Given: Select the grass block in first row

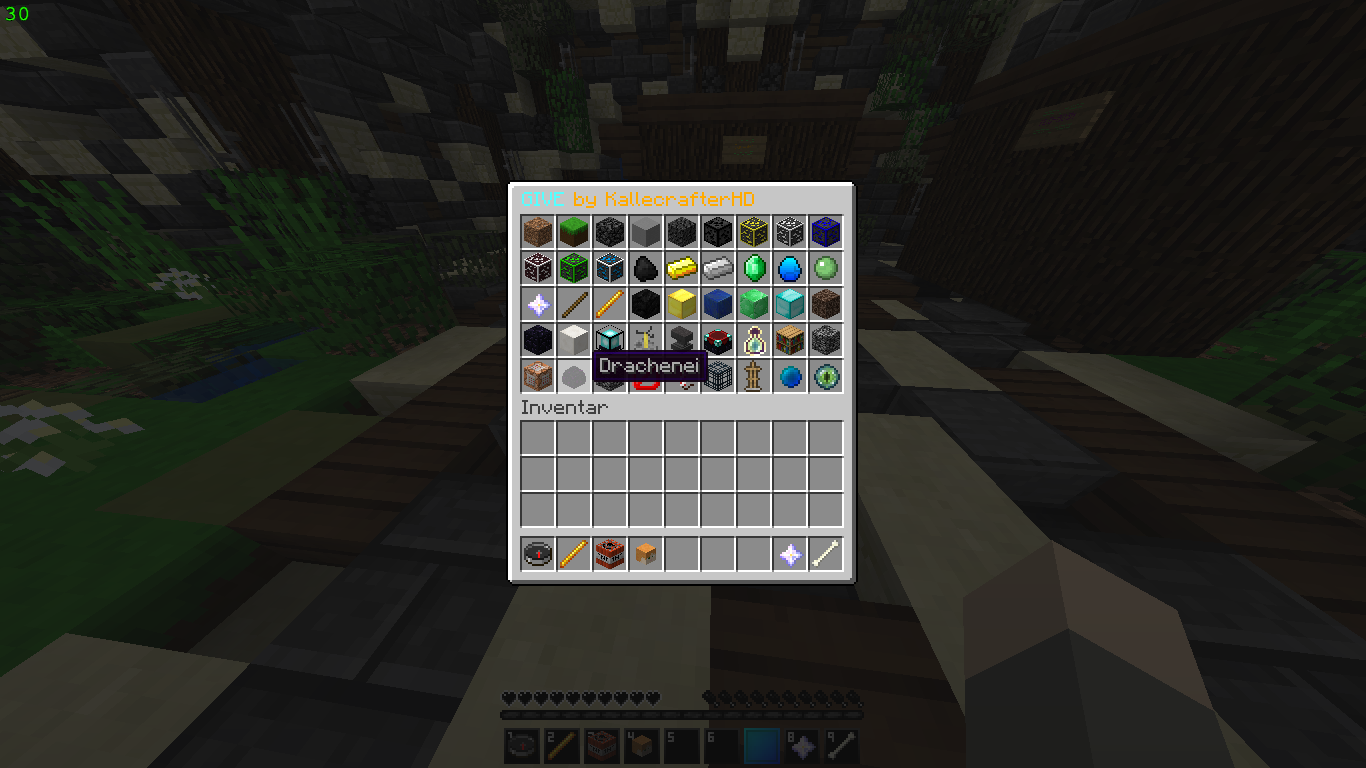Looking at the screenshot, I should point(574,232).
